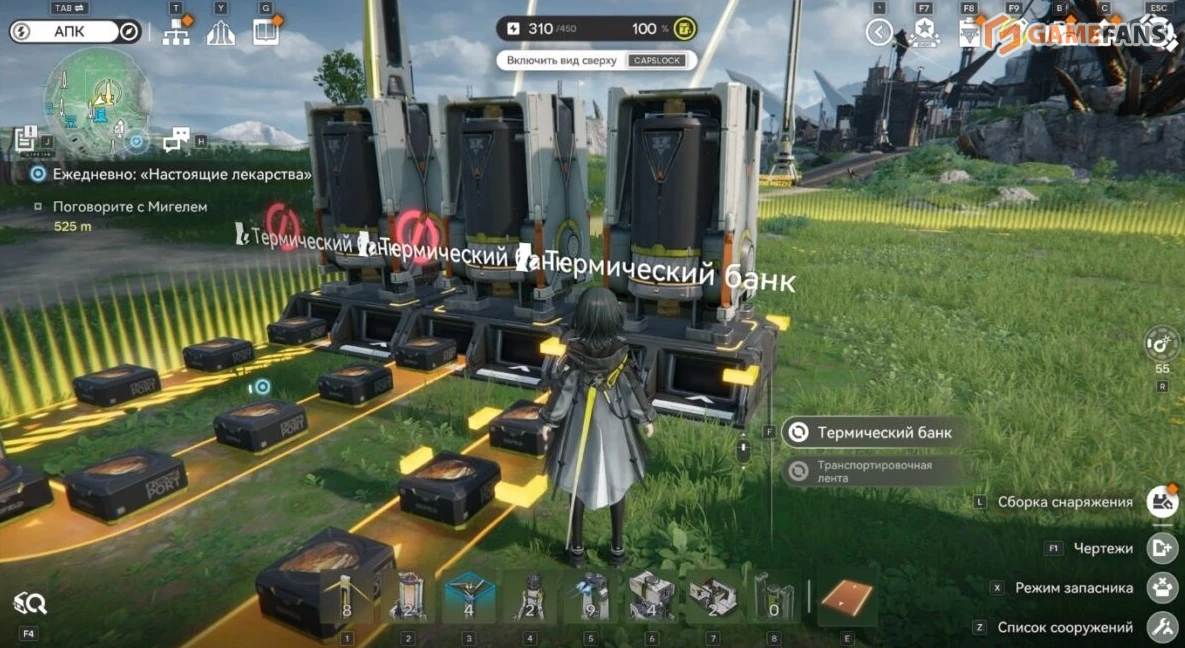Image resolution: width=1185 pixels, height=648 pixels.
Task: Open the star event icon
Action: (924, 33)
